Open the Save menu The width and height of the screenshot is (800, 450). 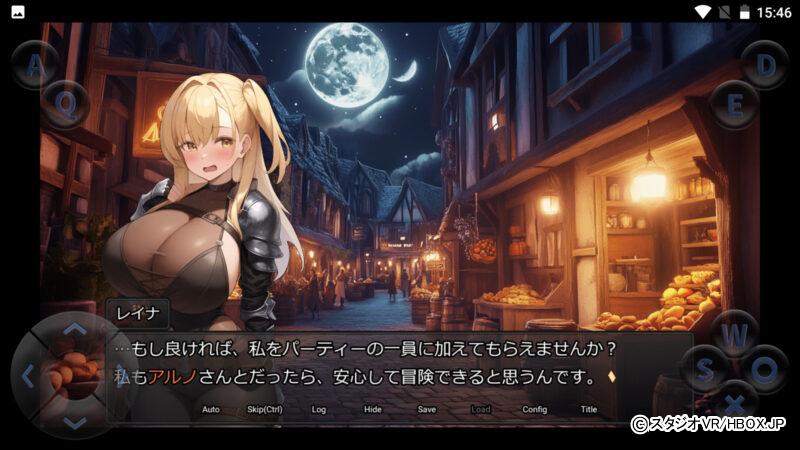pos(426,409)
